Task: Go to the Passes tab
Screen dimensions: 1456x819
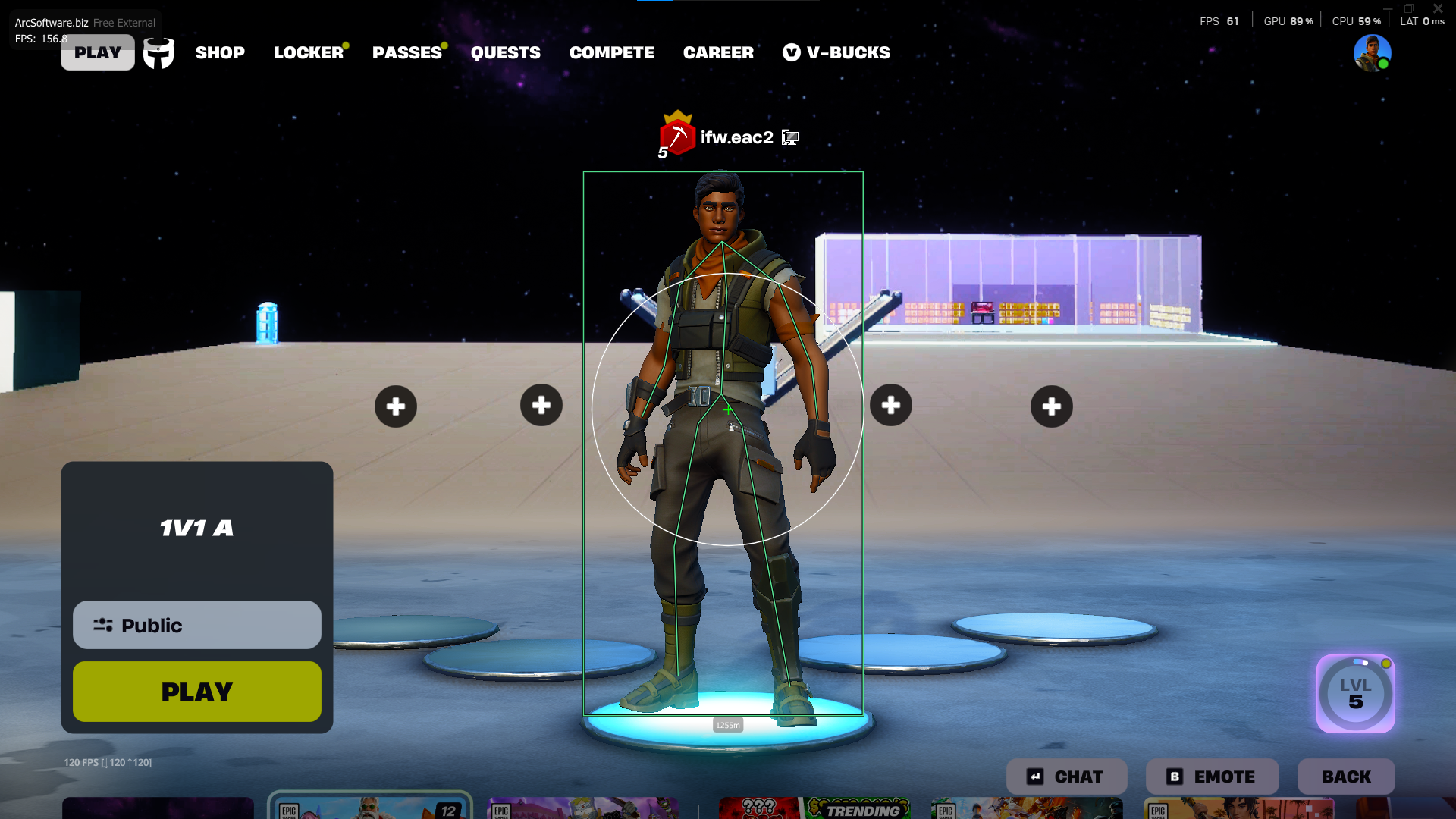Action: tap(406, 52)
